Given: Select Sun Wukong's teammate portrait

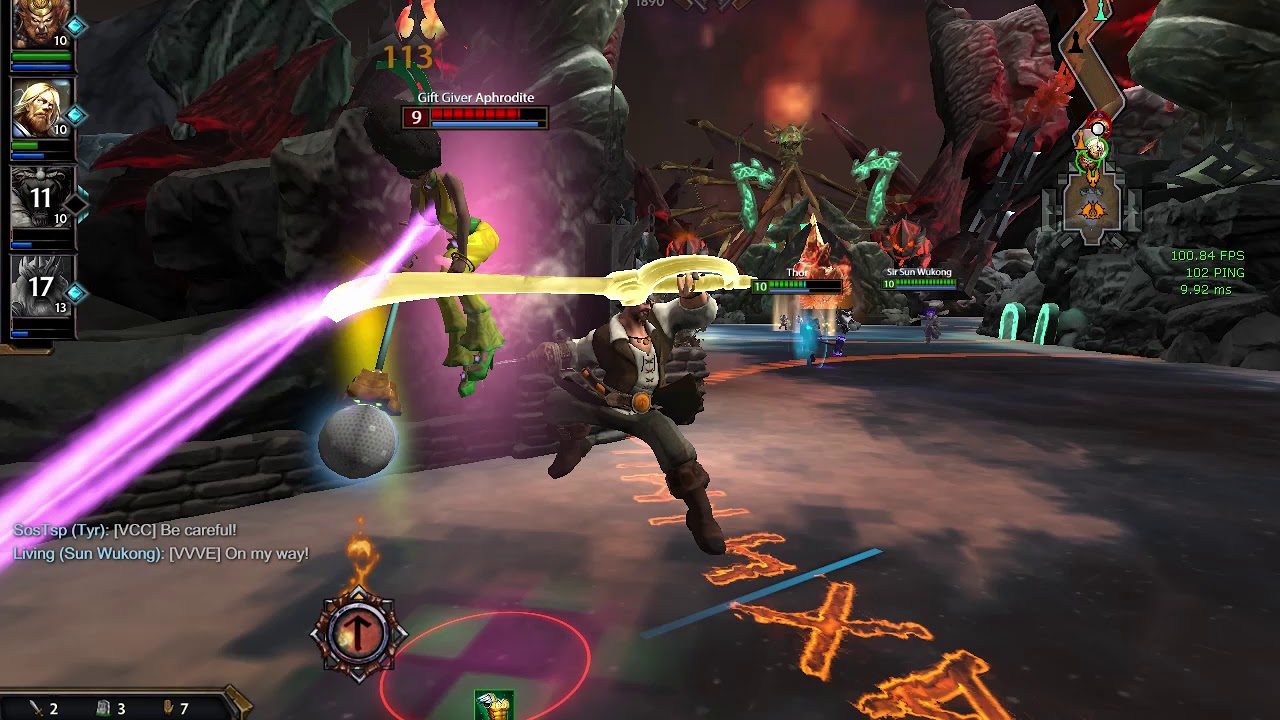Looking at the screenshot, I should (x=41, y=24).
